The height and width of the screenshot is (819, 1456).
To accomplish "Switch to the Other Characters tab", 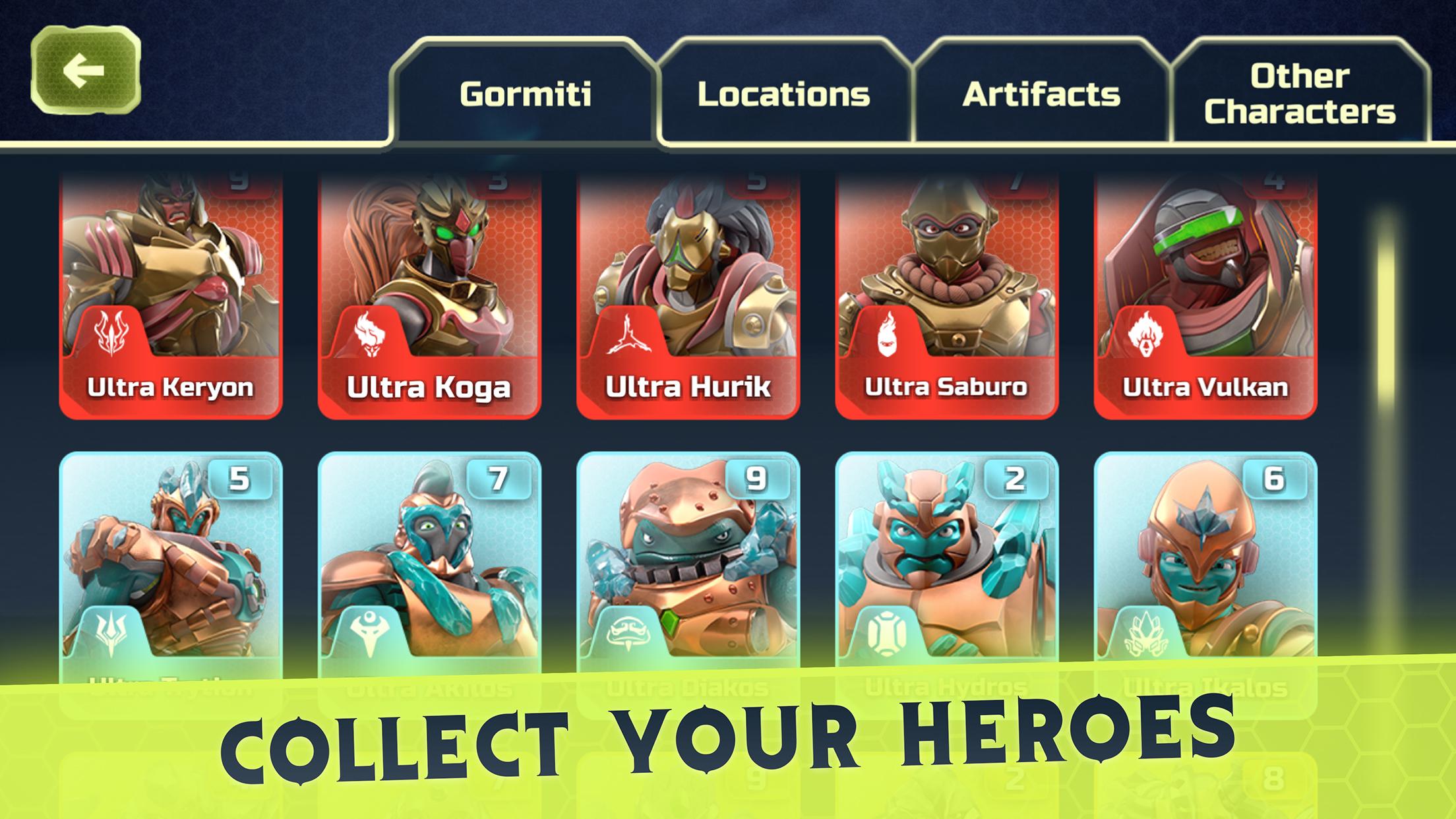I will [x=1299, y=94].
